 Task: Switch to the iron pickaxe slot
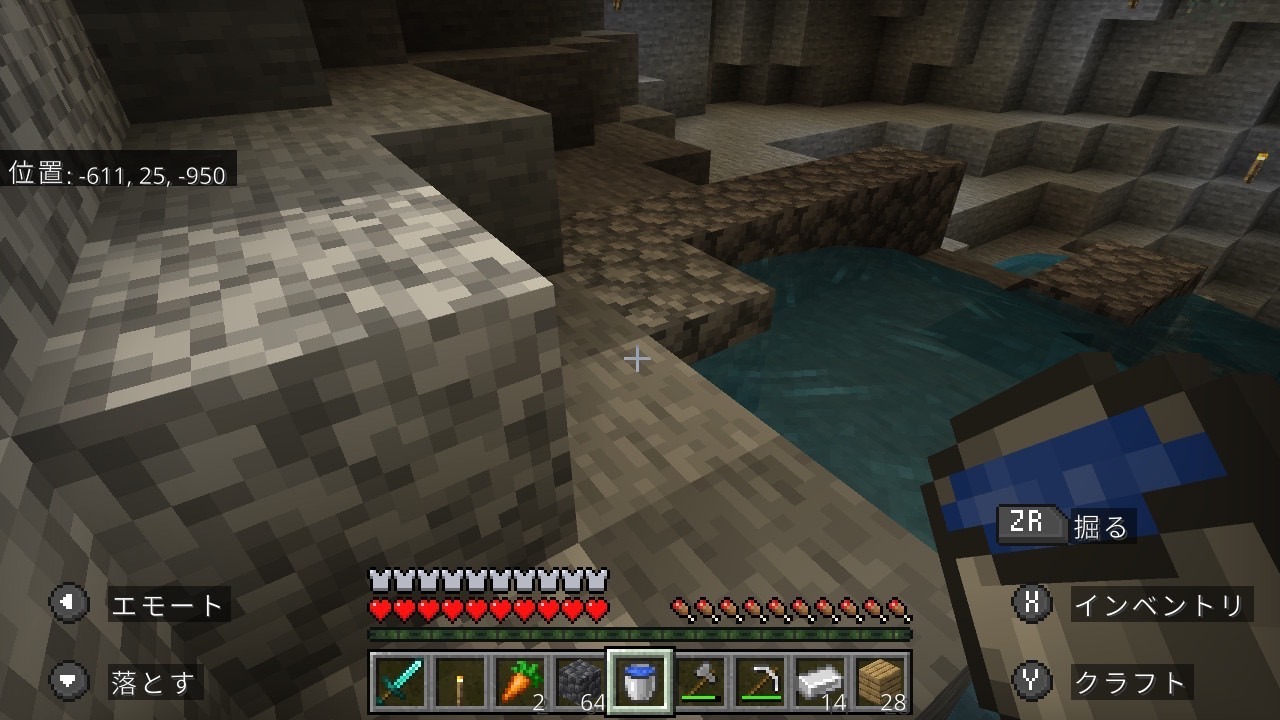[761, 682]
